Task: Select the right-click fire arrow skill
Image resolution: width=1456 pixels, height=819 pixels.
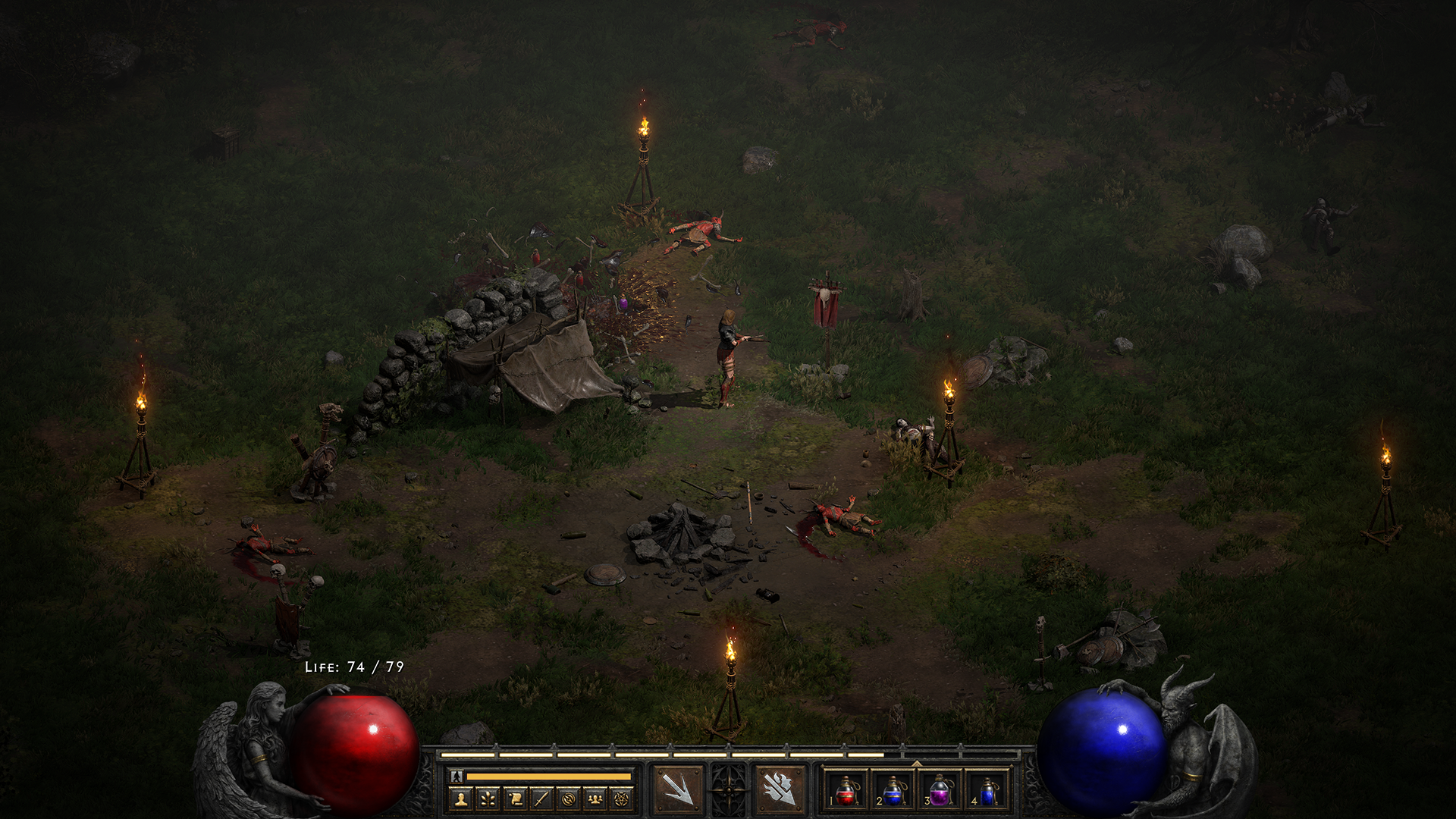Action: point(780,789)
